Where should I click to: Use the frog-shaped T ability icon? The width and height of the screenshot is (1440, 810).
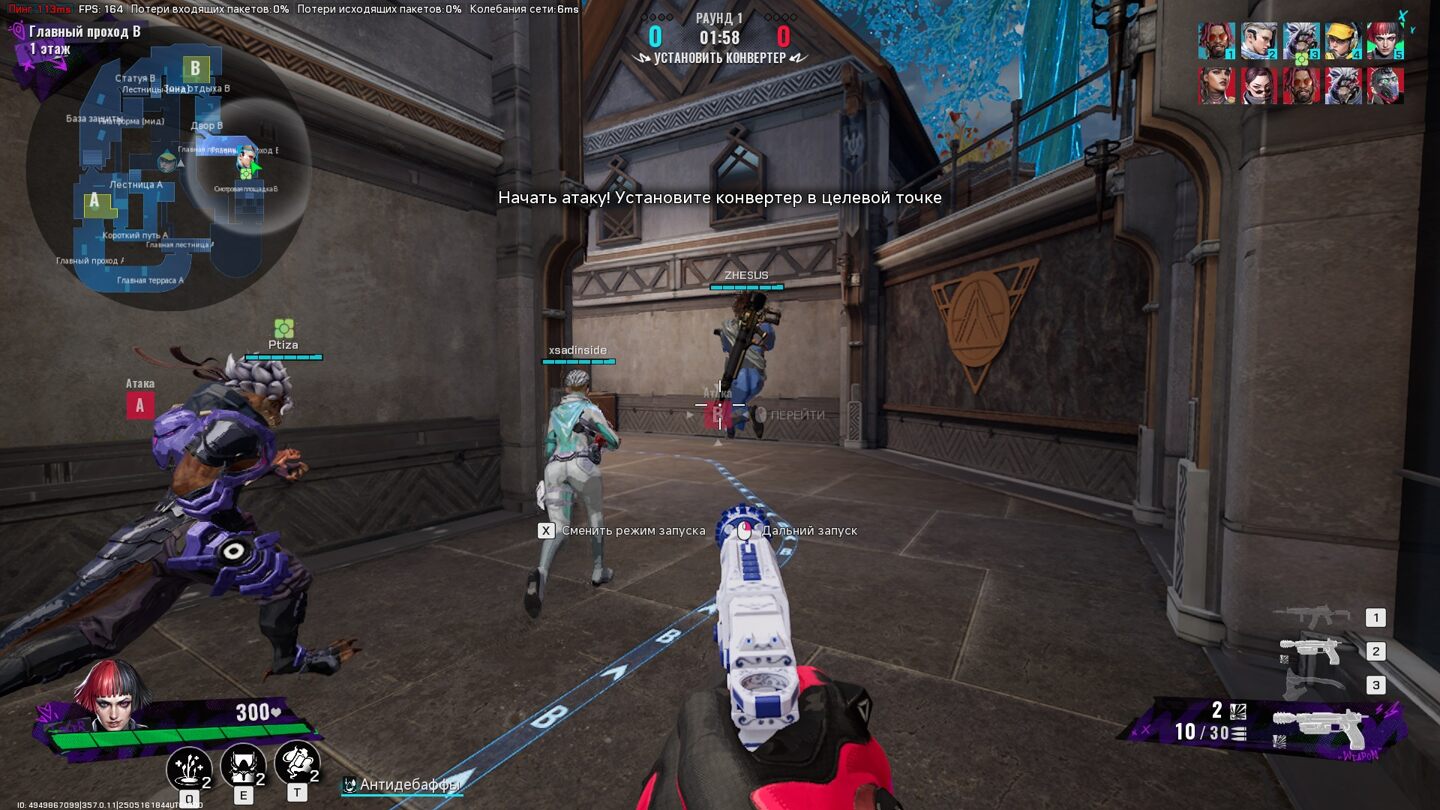pyautogui.click(x=296, y=763)
